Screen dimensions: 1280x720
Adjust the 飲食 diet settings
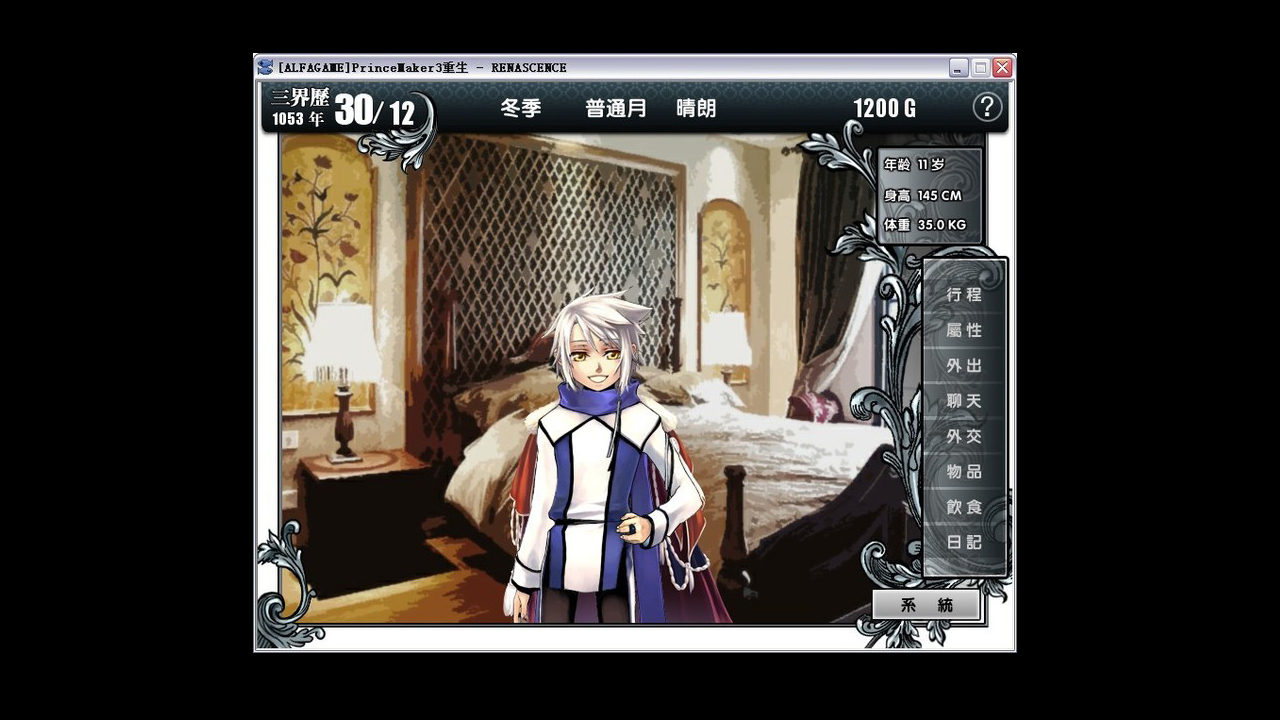pyautogui.click(x=963, y=507)
